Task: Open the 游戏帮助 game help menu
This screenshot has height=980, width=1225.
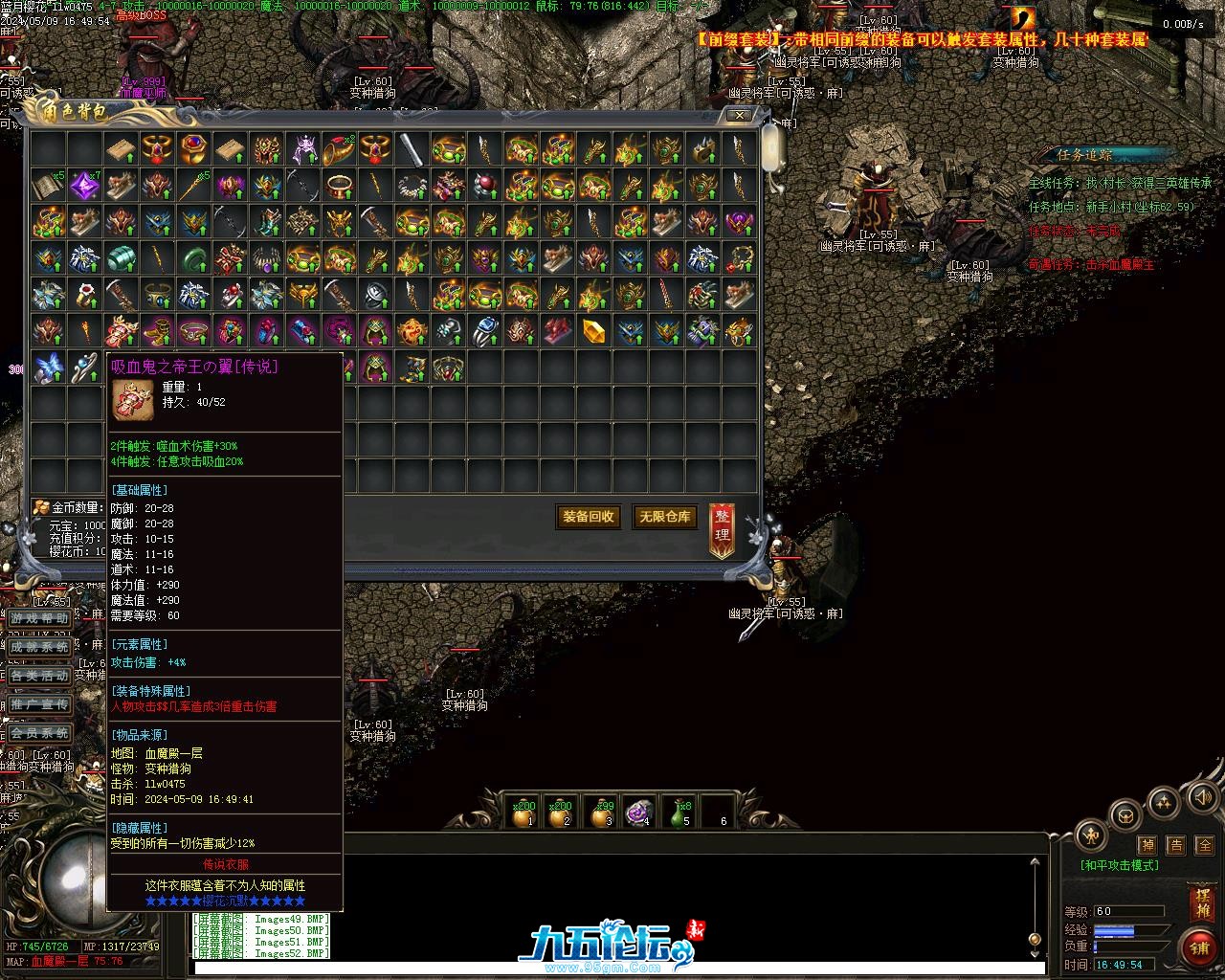Action: (40, 618)
